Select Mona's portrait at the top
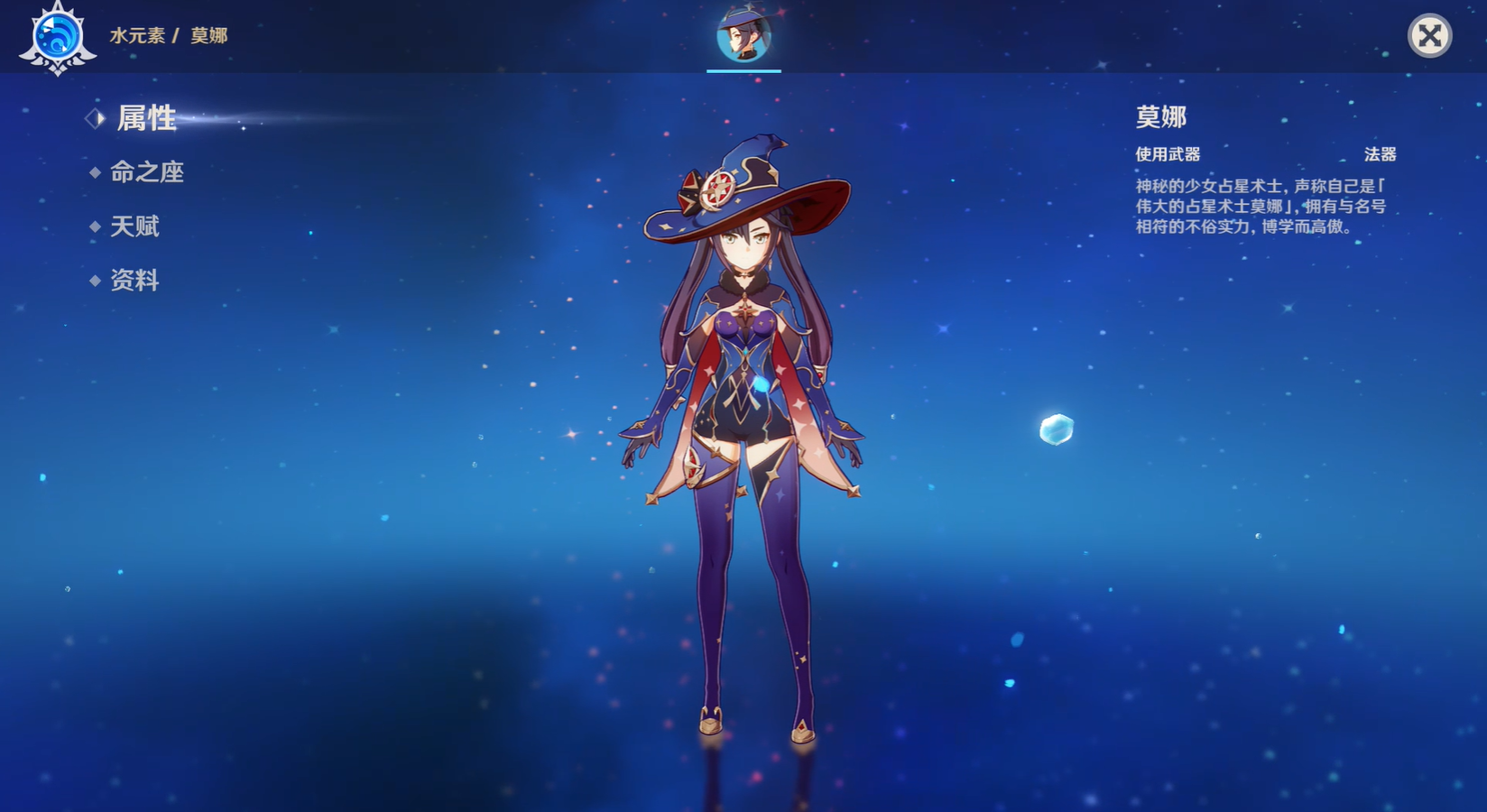Screen dimensions: 1487x812 point(743,35)
